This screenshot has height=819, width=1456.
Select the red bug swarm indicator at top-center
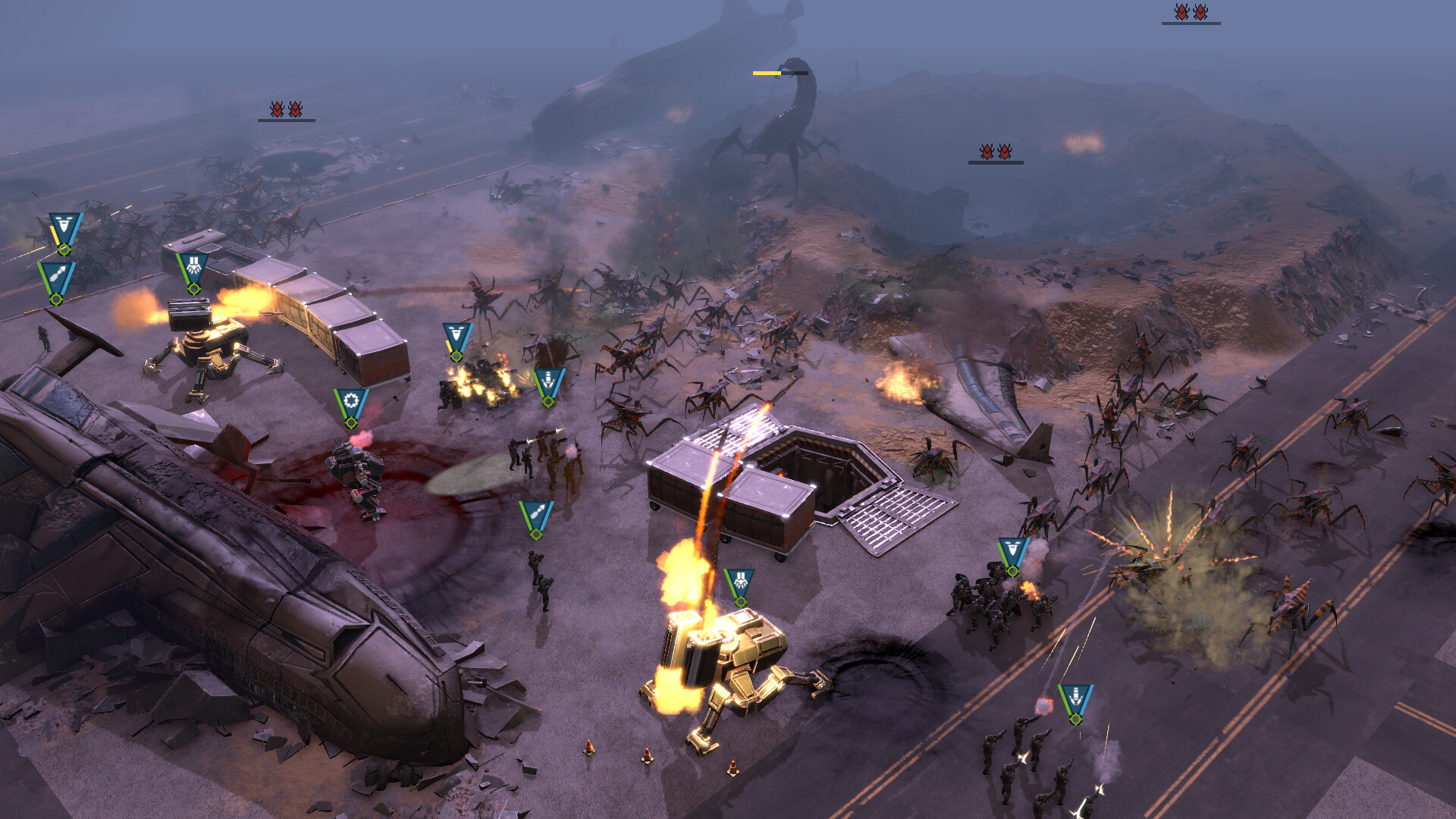pos(995,152)
